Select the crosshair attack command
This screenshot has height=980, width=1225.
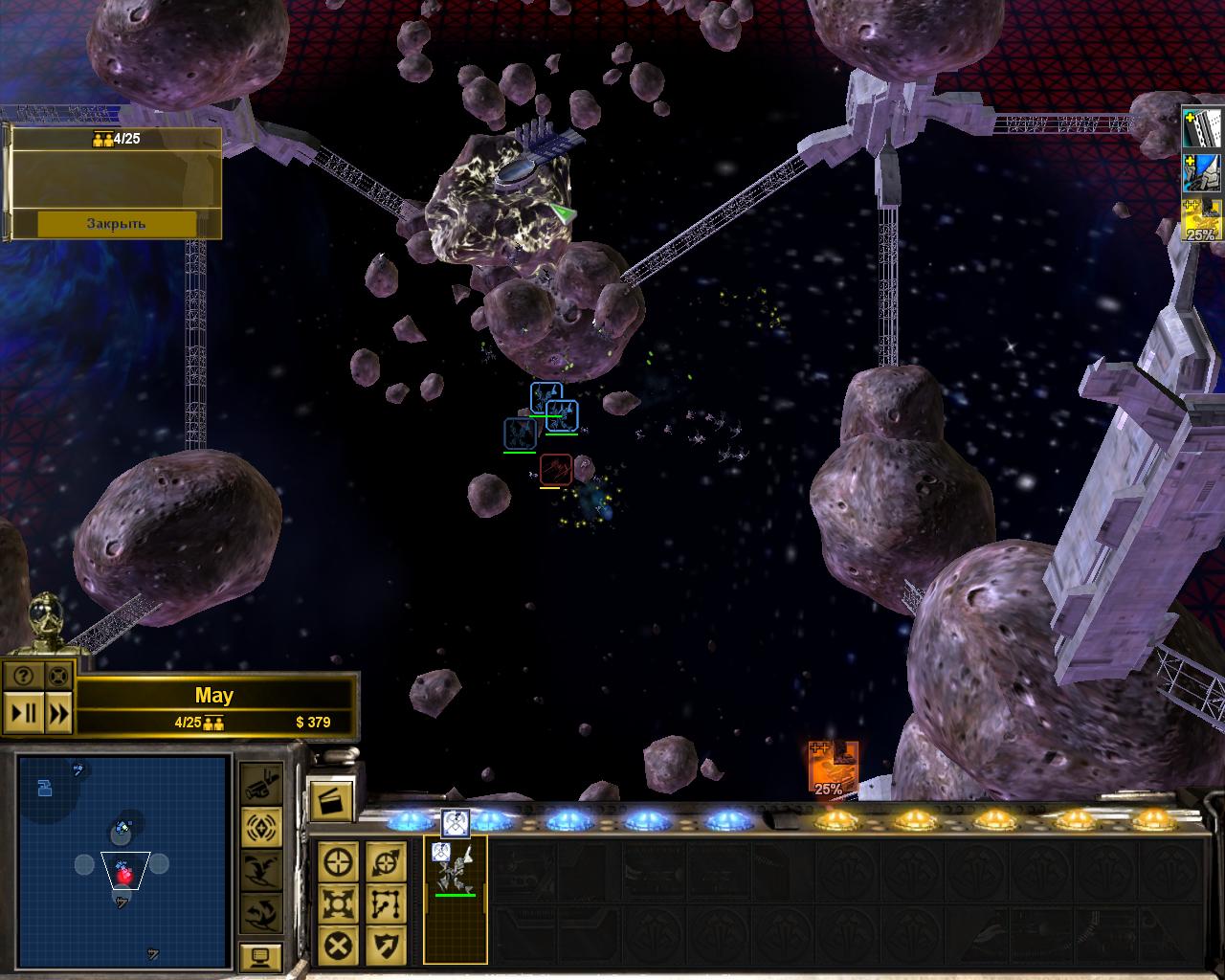tap(340, 862)
